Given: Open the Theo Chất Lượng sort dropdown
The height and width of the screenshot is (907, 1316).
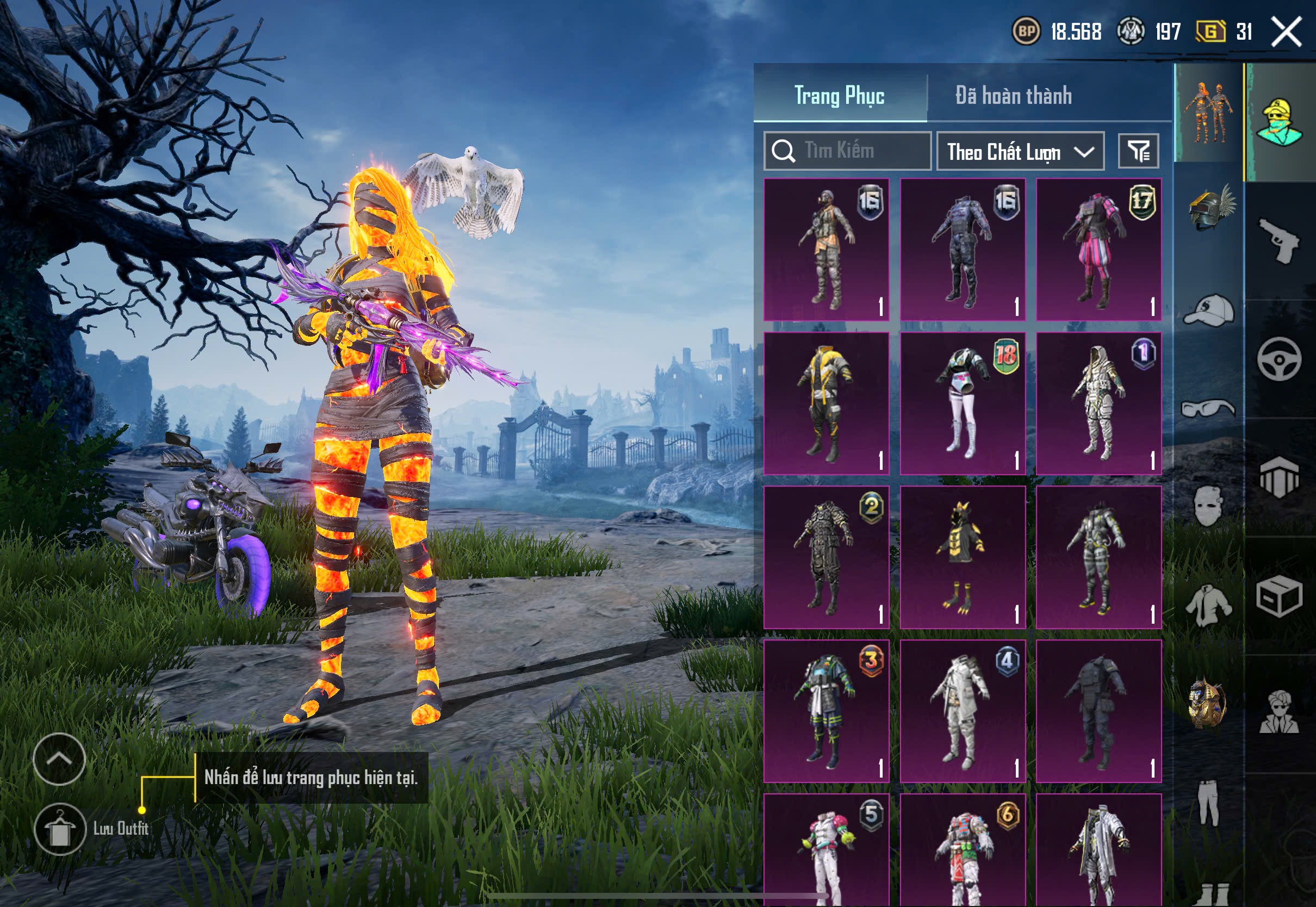Looking at the screenshot, I should pyautogui.click(x=1020, y=151).
